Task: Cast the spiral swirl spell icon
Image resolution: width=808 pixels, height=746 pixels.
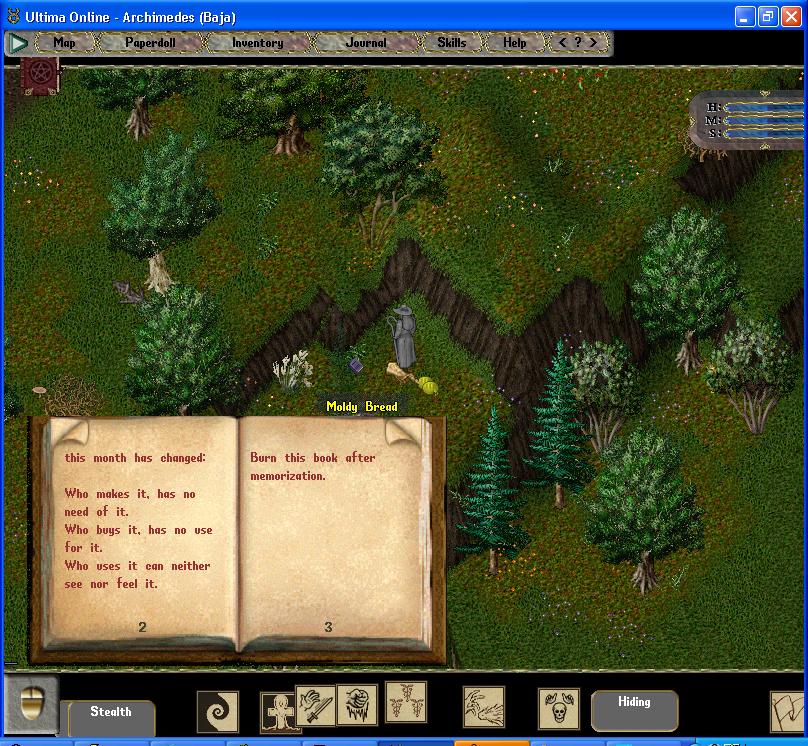Action: pyautogui.click(x=218, y=711)
